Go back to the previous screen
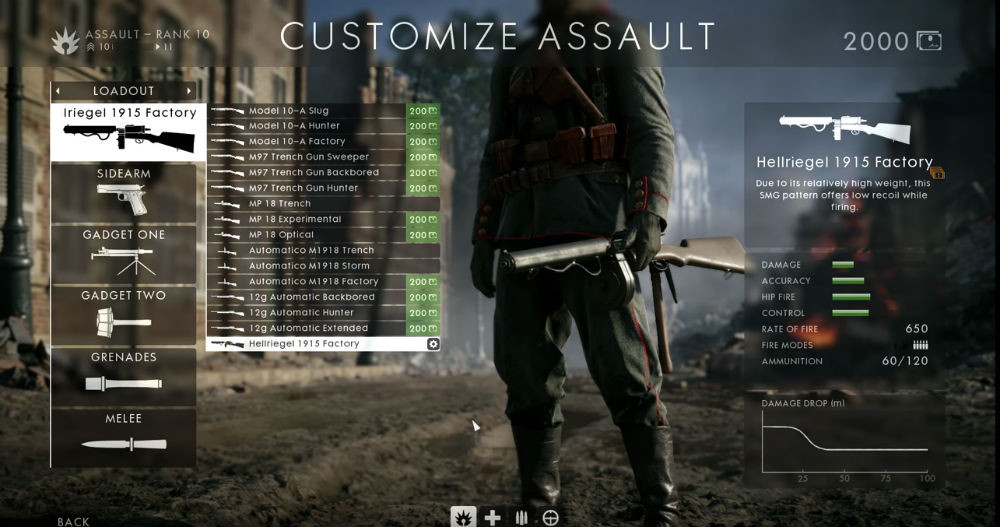 coord(73,521)
